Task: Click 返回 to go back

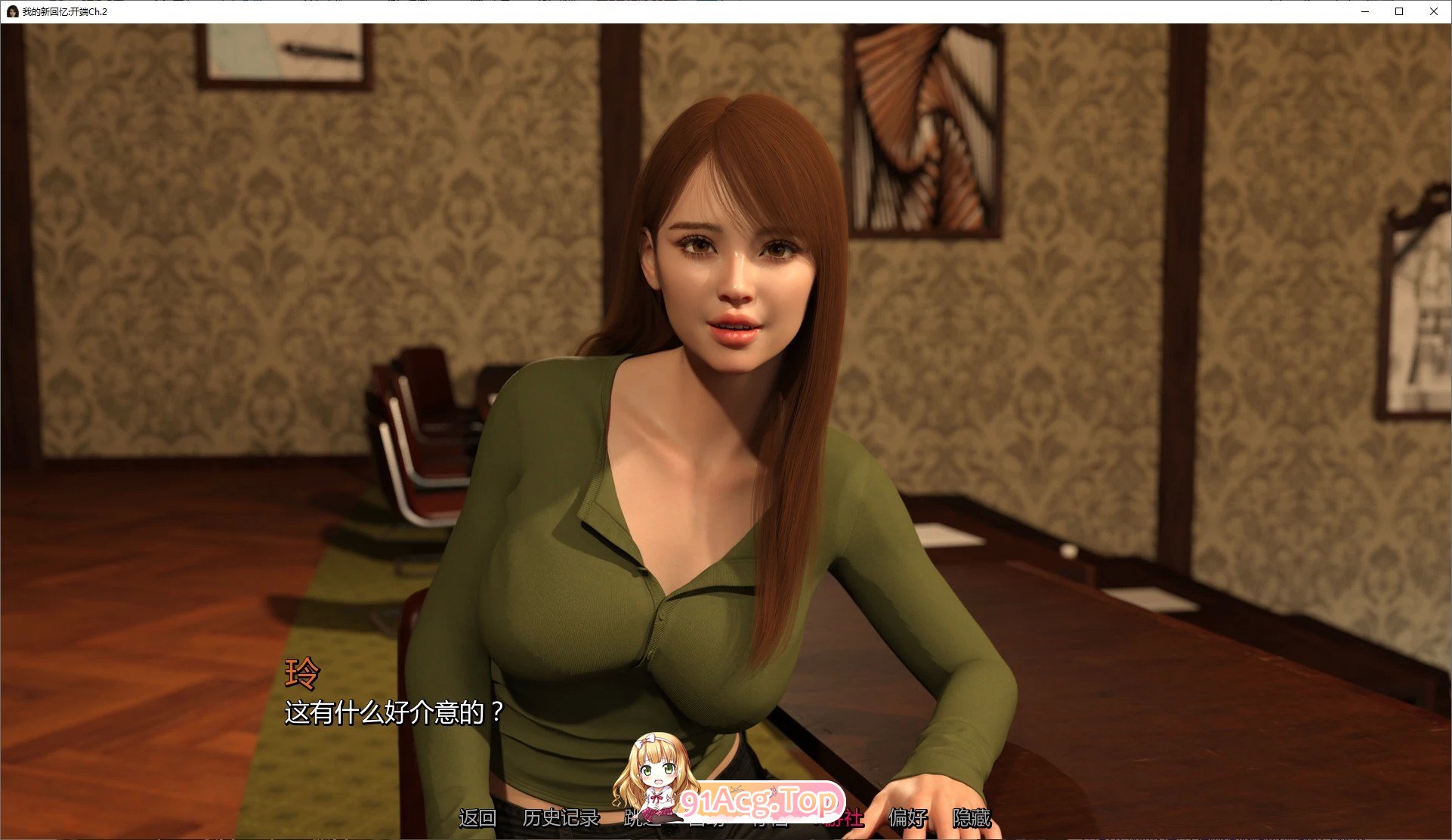Action: click(478, 818)
